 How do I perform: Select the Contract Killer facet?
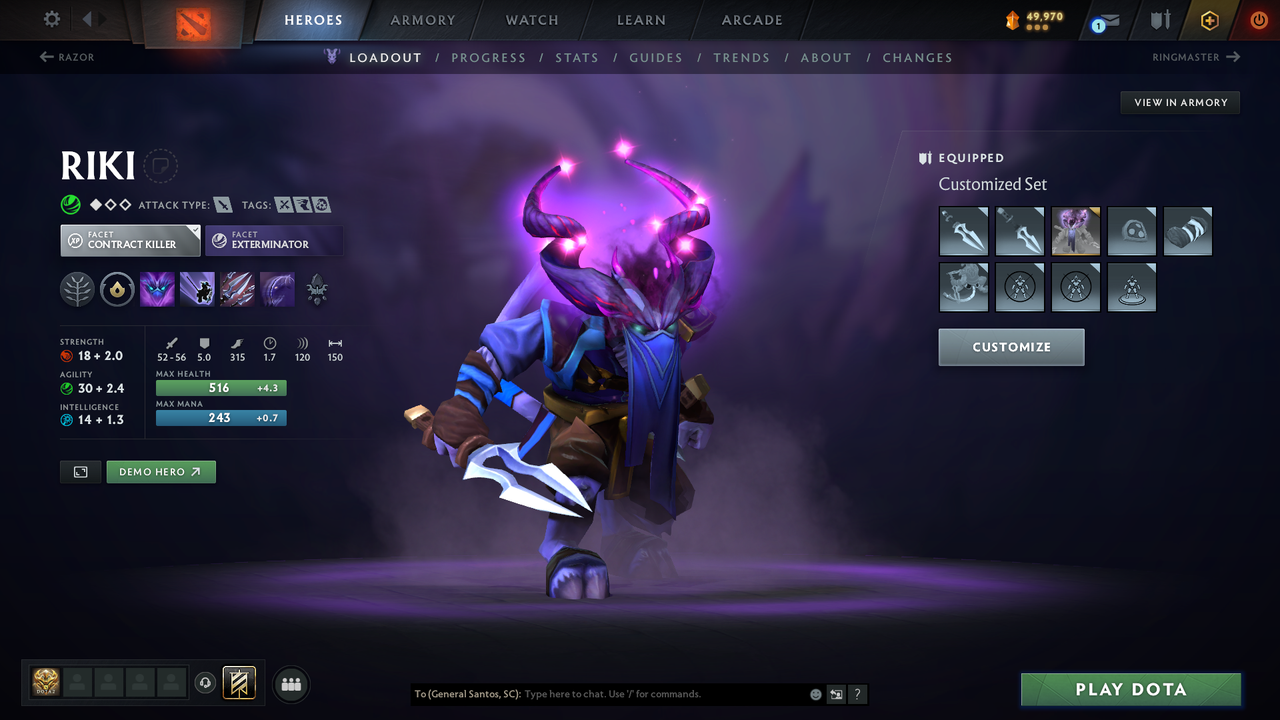pos(130,240)
